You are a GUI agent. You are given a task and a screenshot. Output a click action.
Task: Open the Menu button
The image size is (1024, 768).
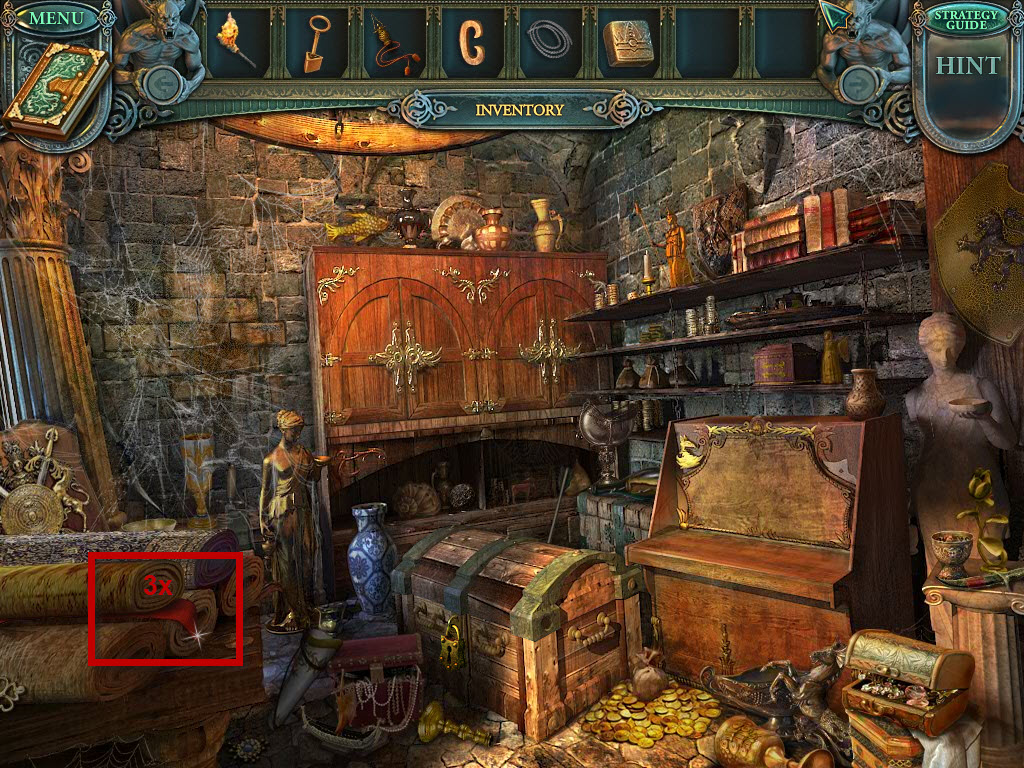[x=56, y=18]
